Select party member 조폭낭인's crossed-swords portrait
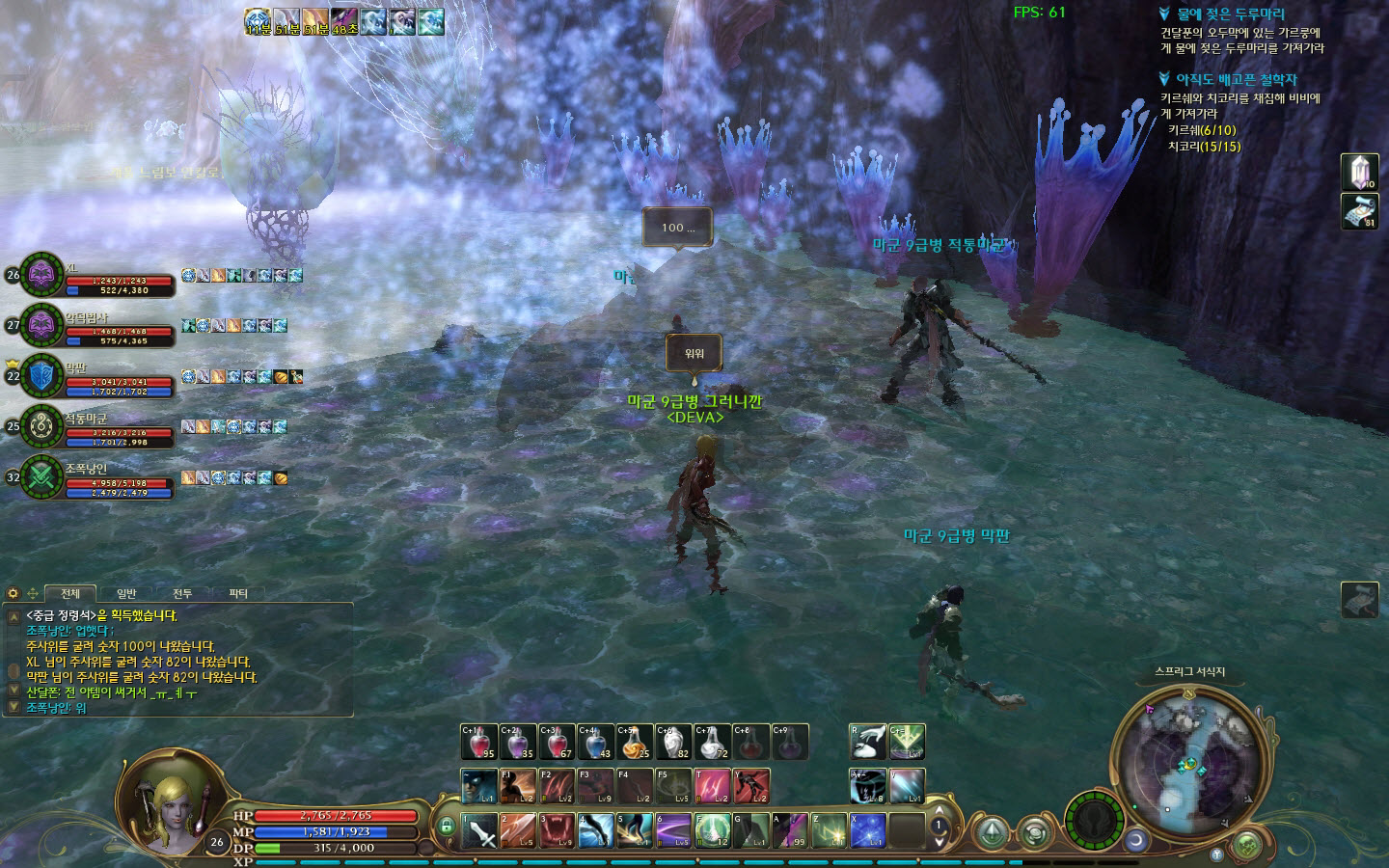This screenshot has height=868, width=1389. 41,476
